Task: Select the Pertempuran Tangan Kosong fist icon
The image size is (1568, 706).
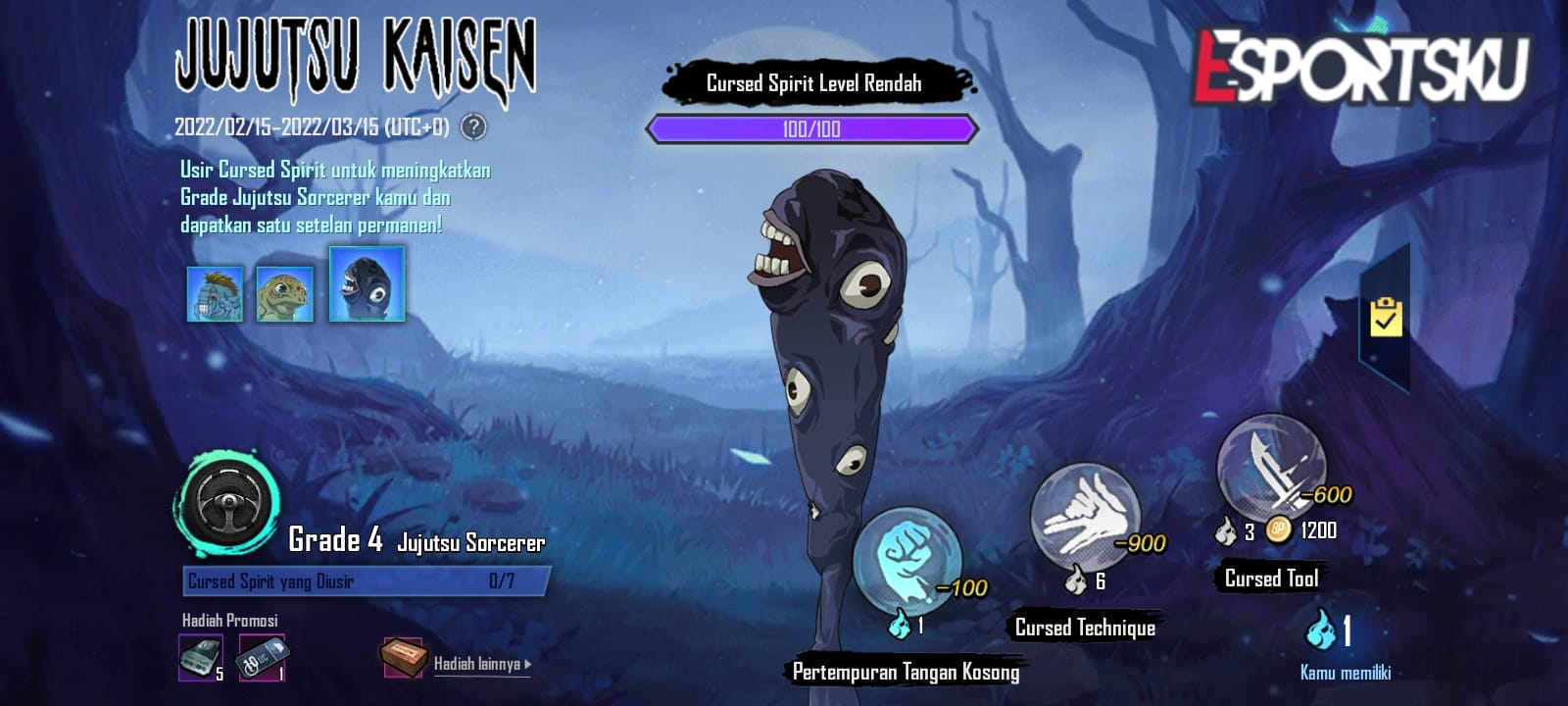Action: 911,559
